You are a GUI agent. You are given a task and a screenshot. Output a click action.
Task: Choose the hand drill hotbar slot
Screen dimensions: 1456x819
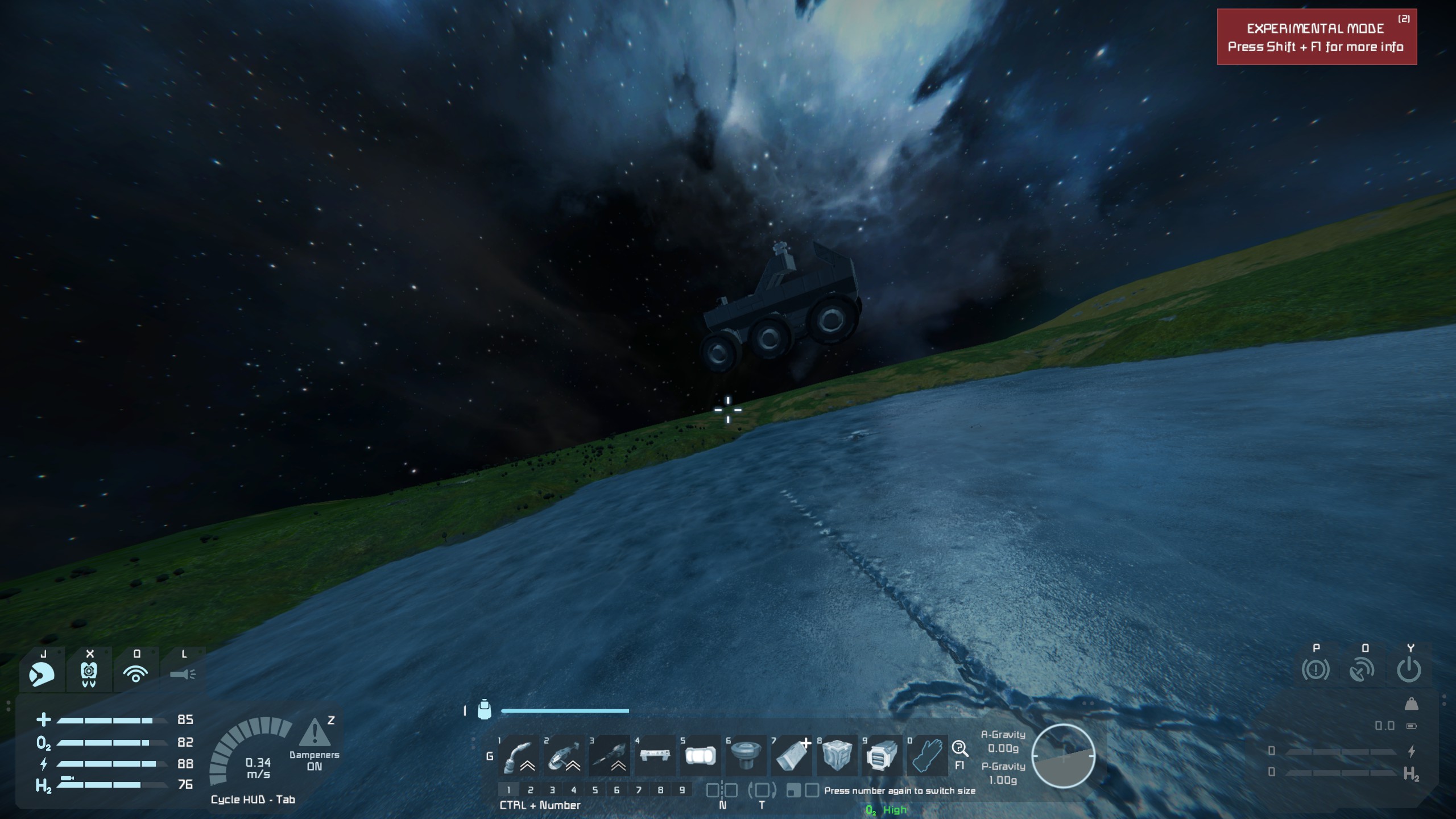tap(610, 756)
